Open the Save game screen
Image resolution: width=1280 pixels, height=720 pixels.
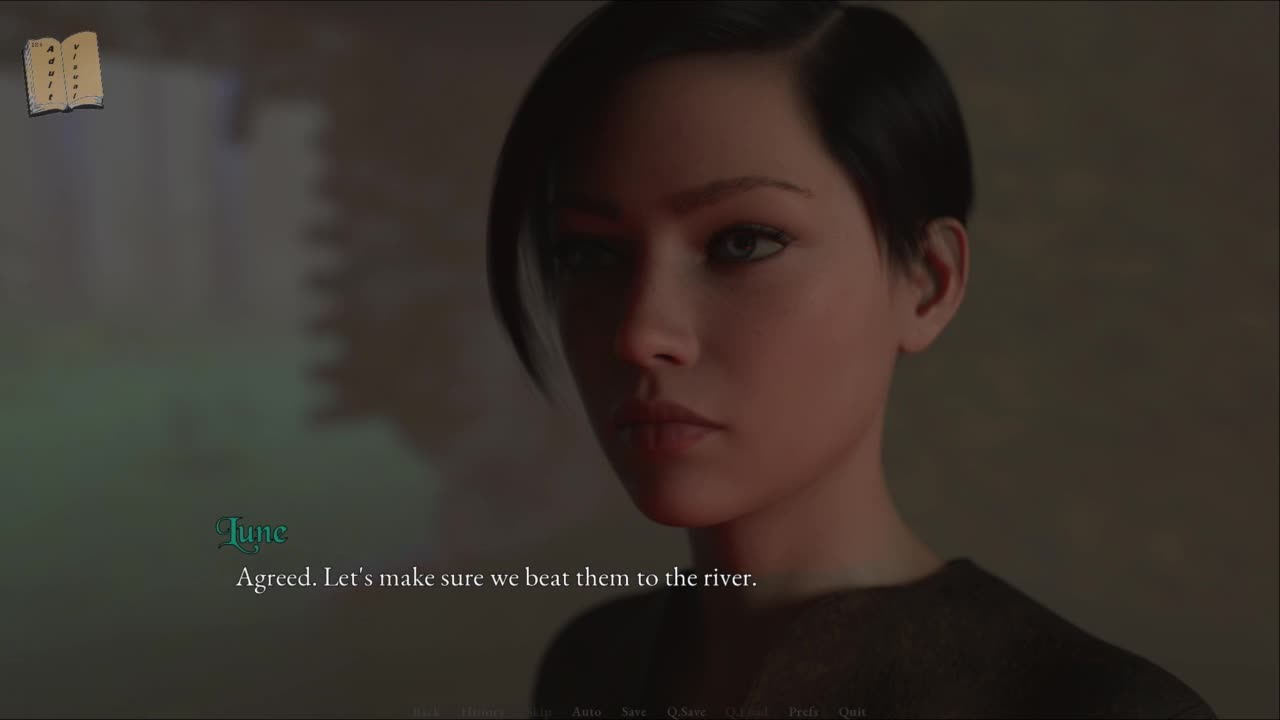point(634,712)
